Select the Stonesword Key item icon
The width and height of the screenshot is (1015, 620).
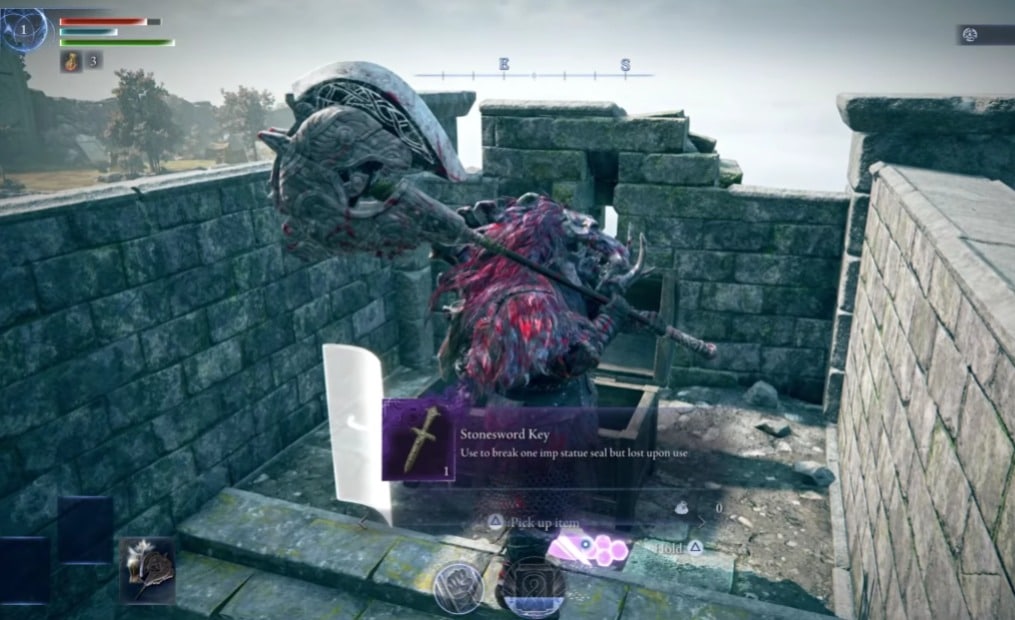point(418,440)
